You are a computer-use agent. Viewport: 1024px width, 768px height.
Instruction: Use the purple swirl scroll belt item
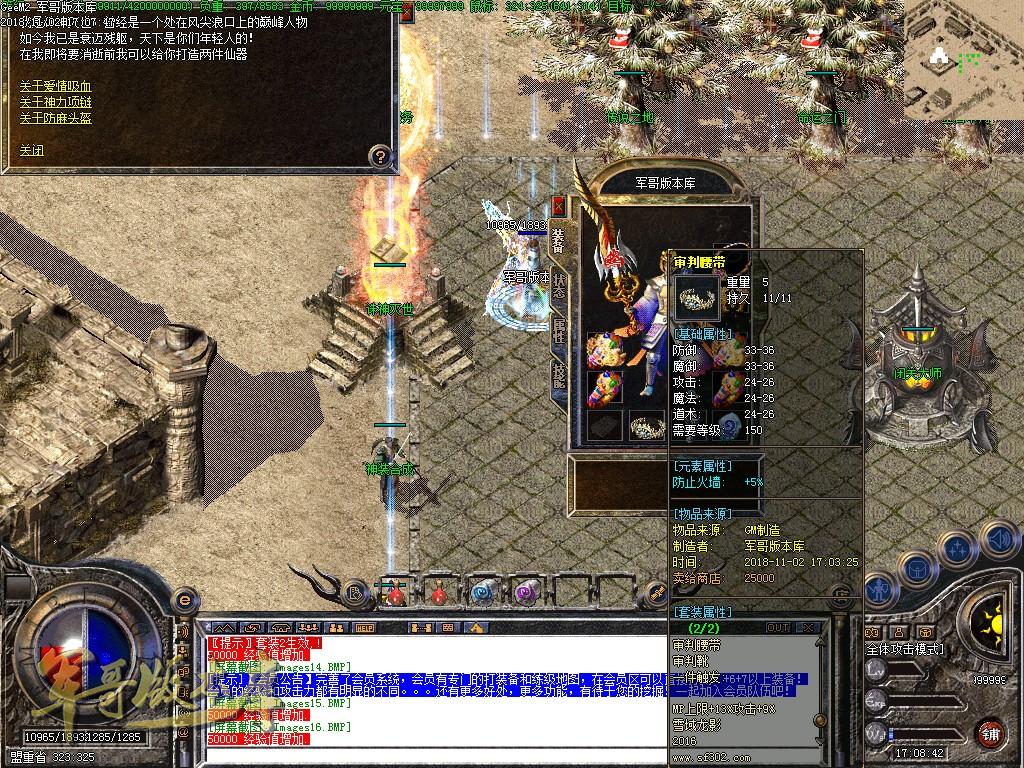pos(525,593)
